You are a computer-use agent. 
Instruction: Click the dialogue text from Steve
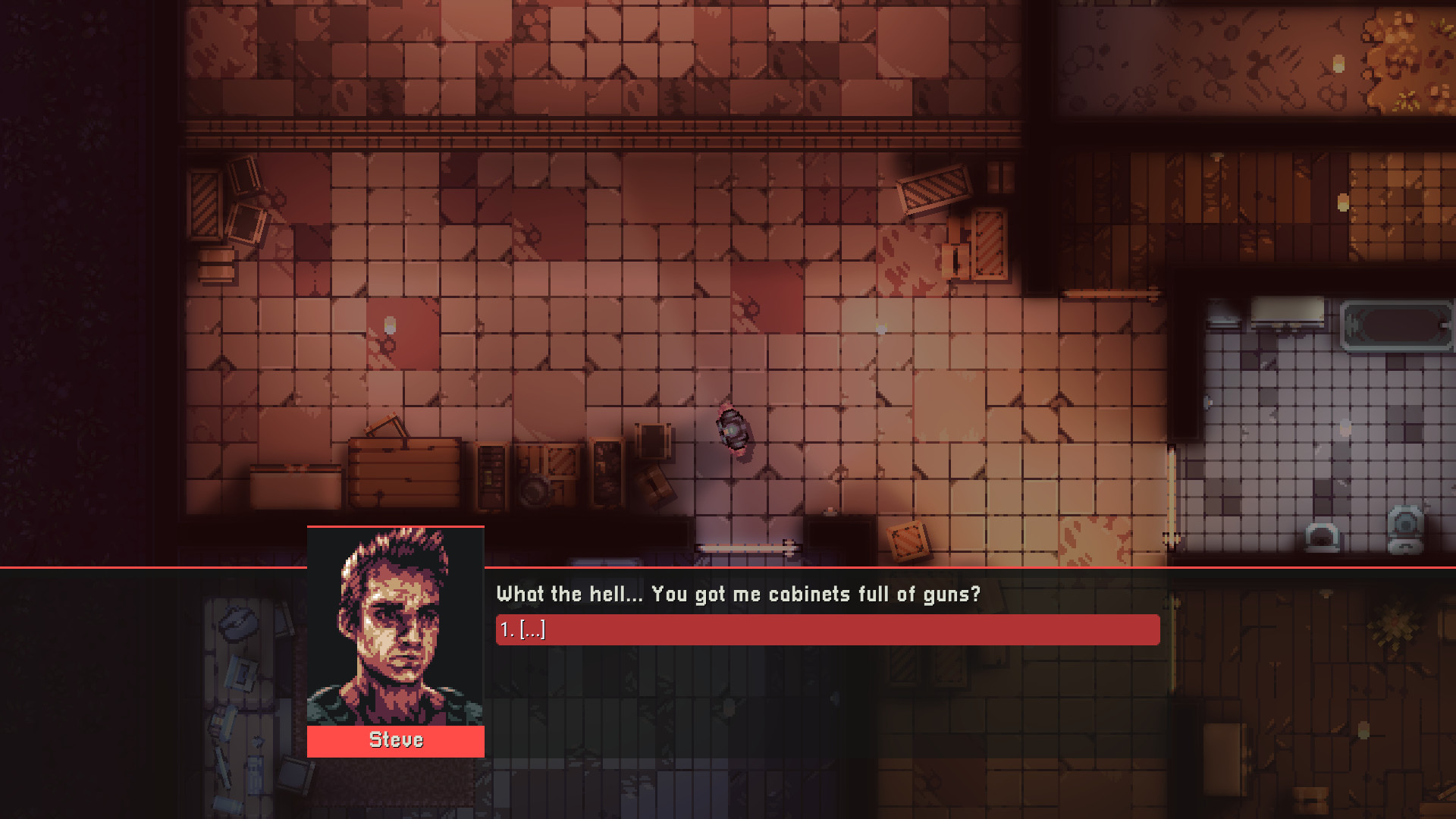point(739,595)
